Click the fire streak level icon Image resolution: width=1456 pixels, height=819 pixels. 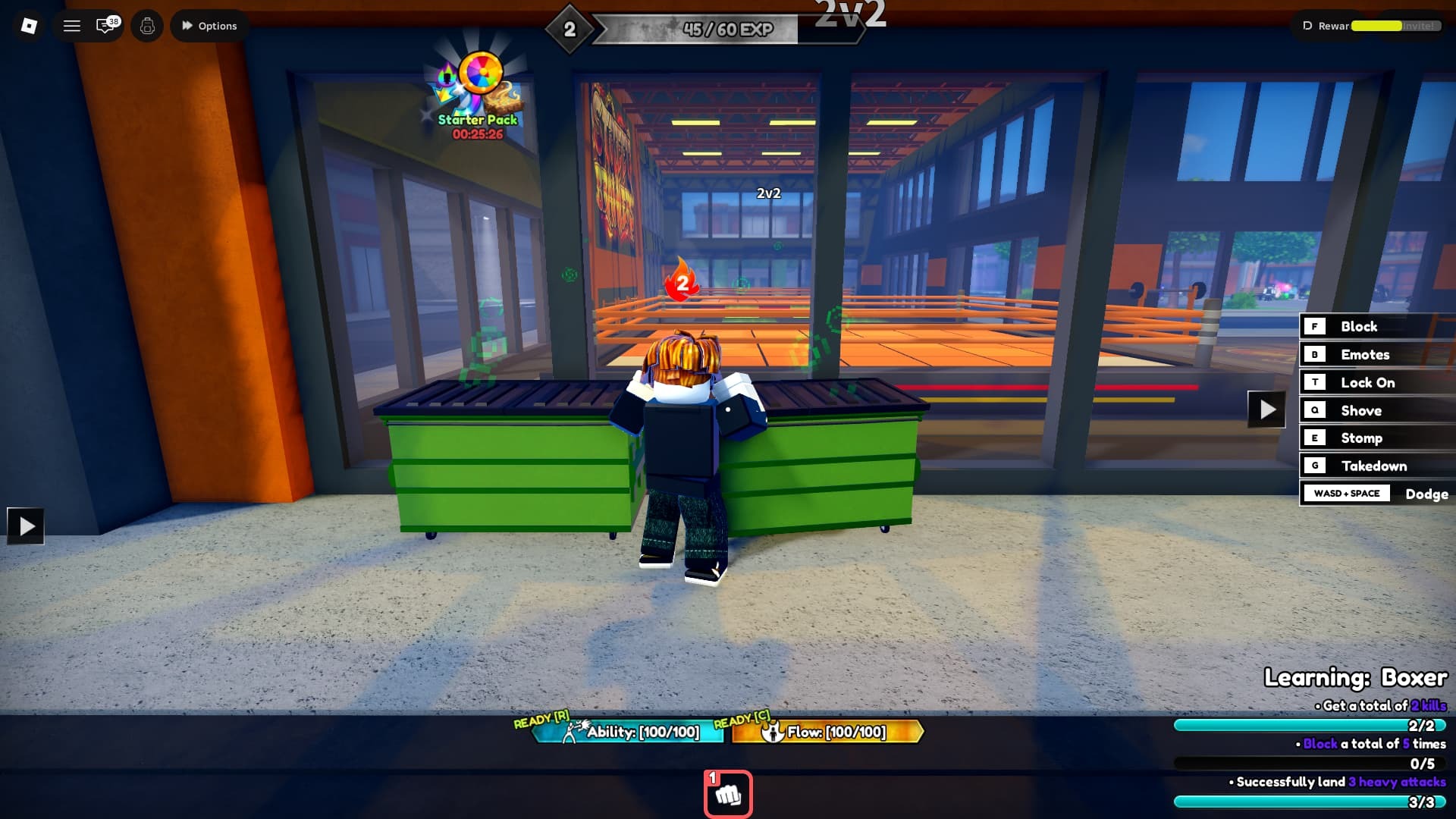click(680, 282)
